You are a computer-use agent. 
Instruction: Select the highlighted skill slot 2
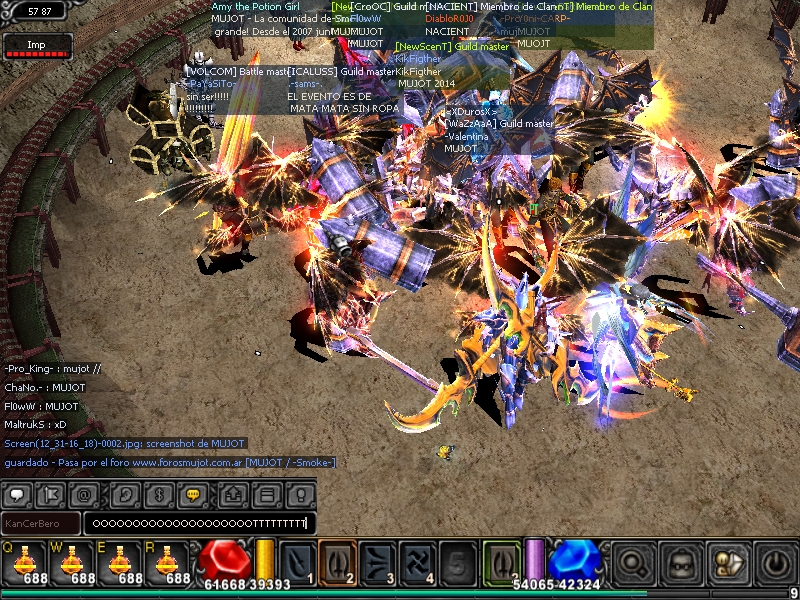[338, 561]
